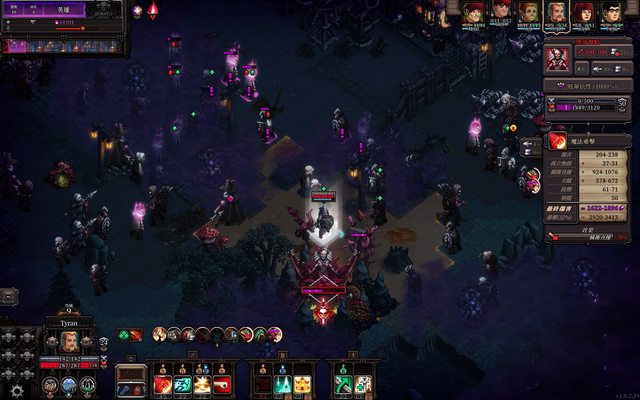Click the red crystal resource icon
Viewport: 640px width, 400px height.
click(x=153, y=10)
